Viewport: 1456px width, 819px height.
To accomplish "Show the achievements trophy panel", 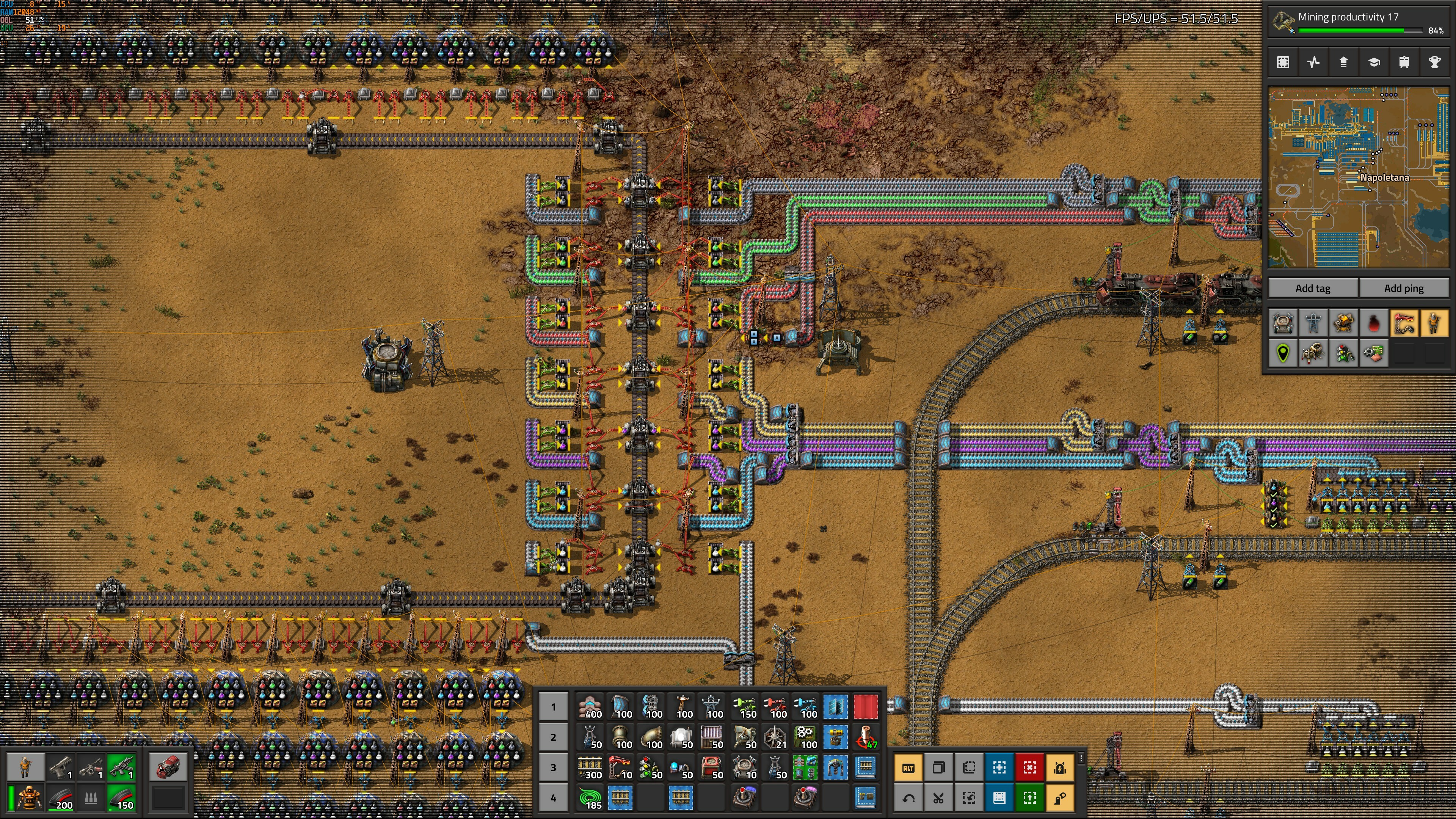I will [x=1434, y=62].
